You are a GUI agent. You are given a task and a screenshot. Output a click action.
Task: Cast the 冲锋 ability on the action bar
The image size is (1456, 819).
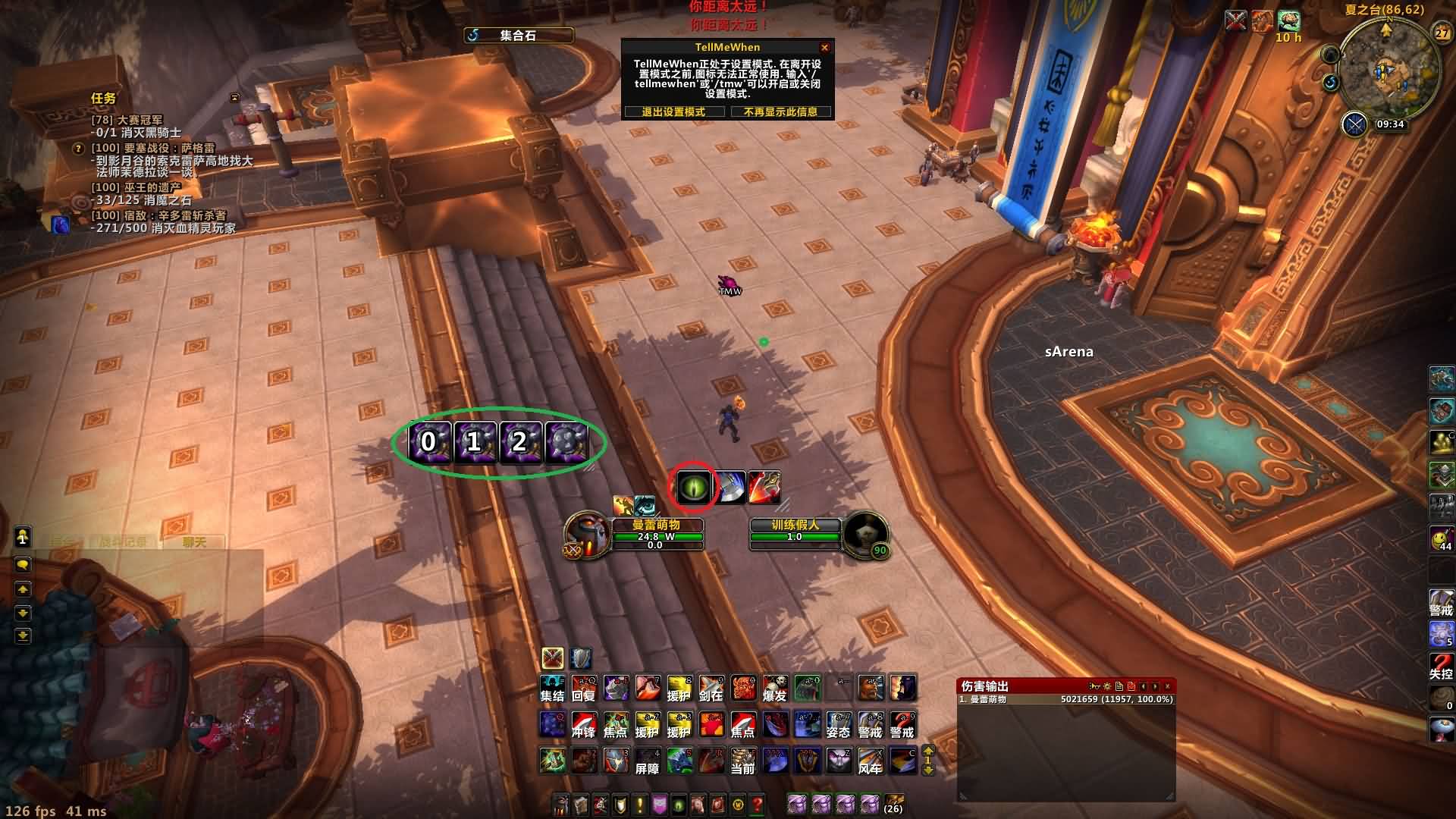(583, 726)
